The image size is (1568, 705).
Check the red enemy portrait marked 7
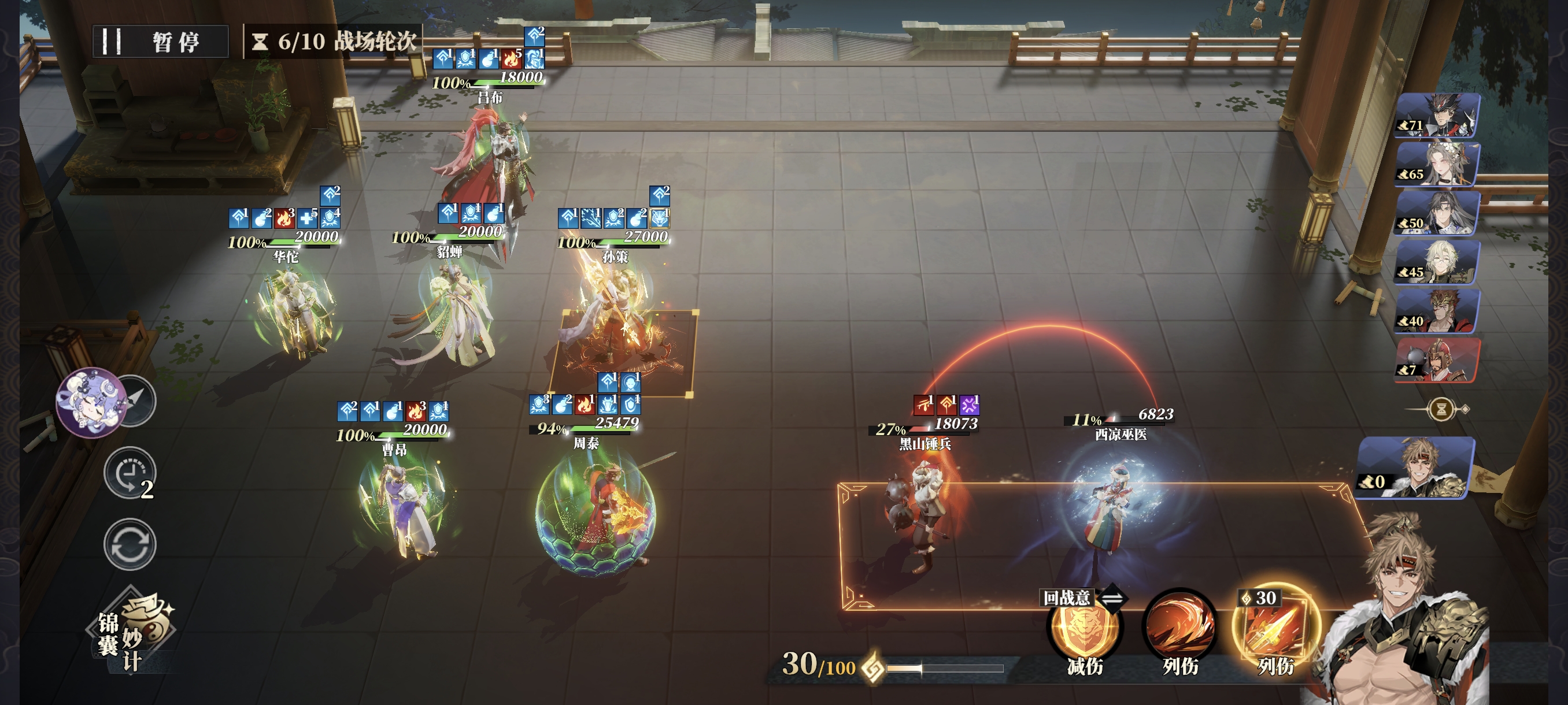click(x=1436, y=360)
